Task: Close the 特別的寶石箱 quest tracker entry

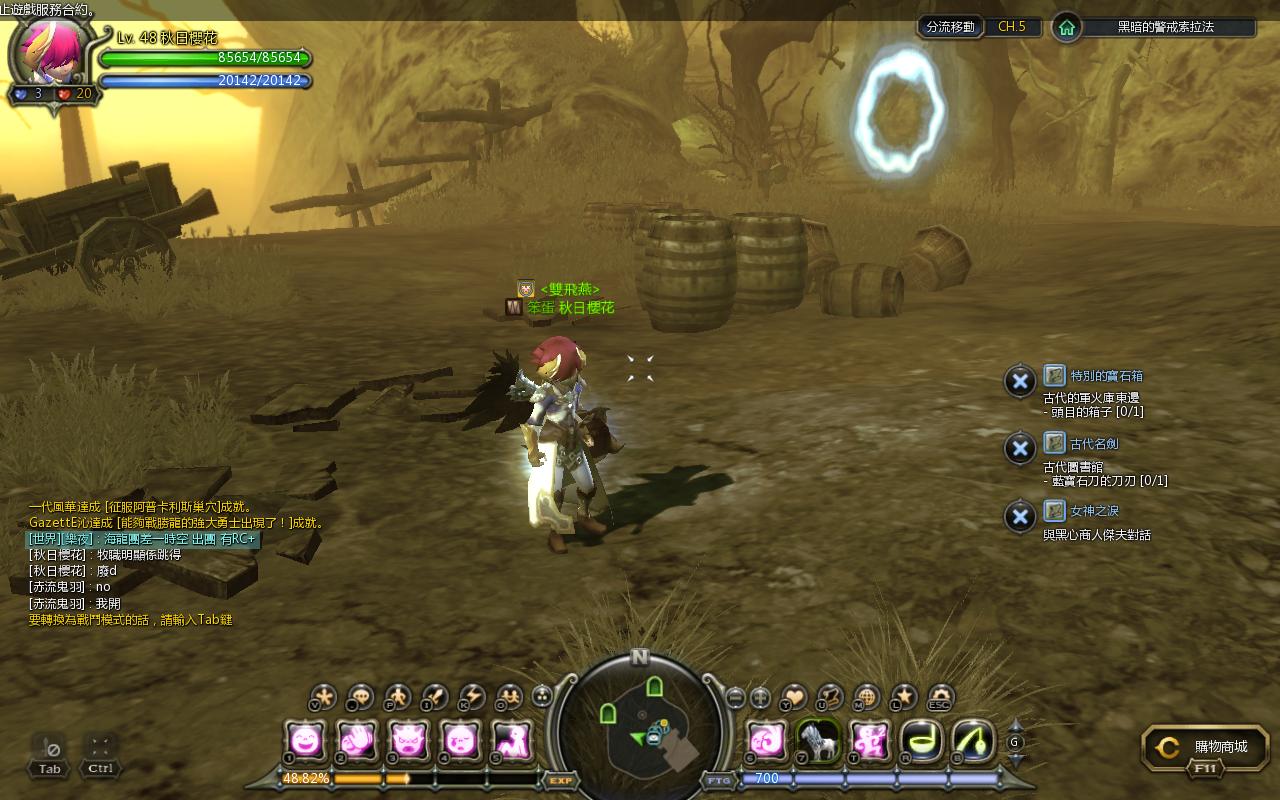Action: pos(1019,381)
